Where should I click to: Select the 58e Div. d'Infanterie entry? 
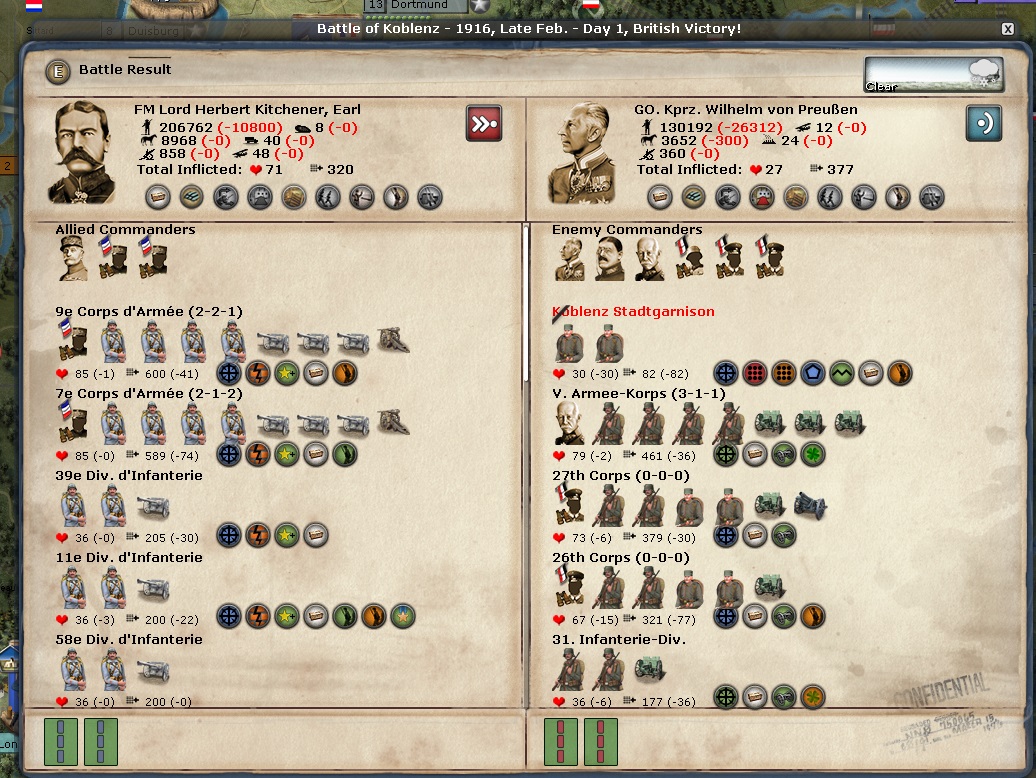129,640
